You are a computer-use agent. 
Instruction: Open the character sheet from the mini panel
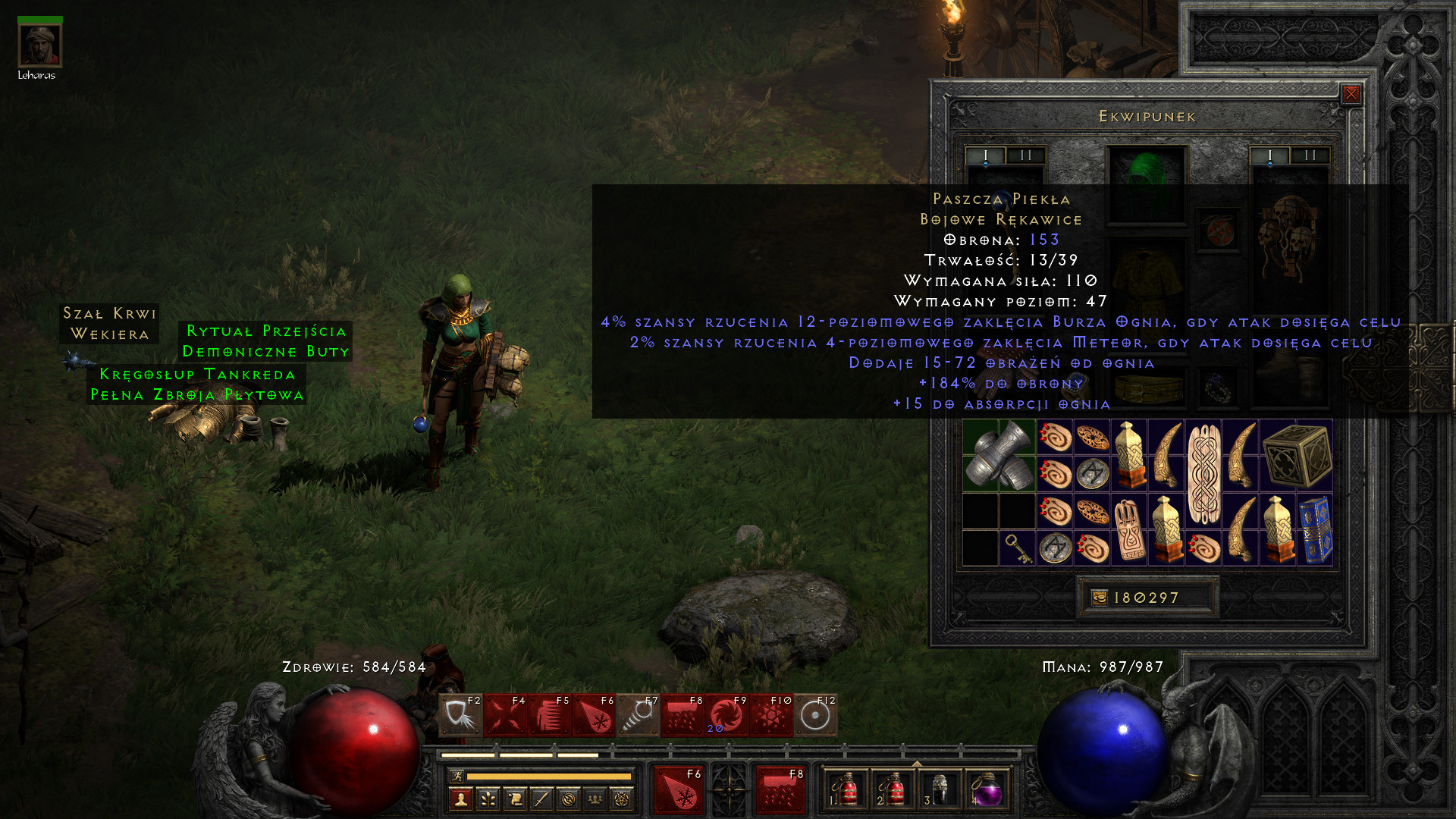pos(461,799)
